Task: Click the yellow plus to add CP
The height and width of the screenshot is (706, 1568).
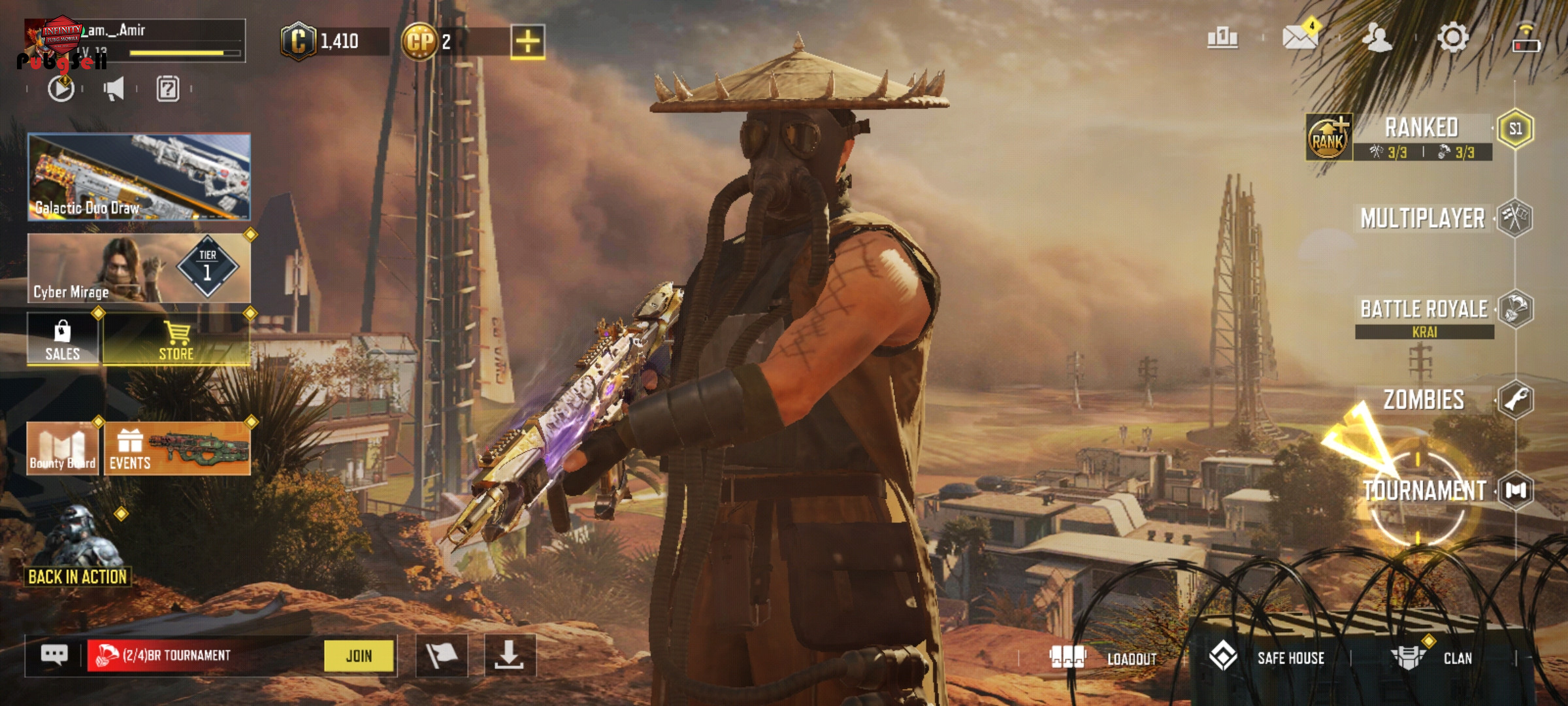Action: pos(528,42)
